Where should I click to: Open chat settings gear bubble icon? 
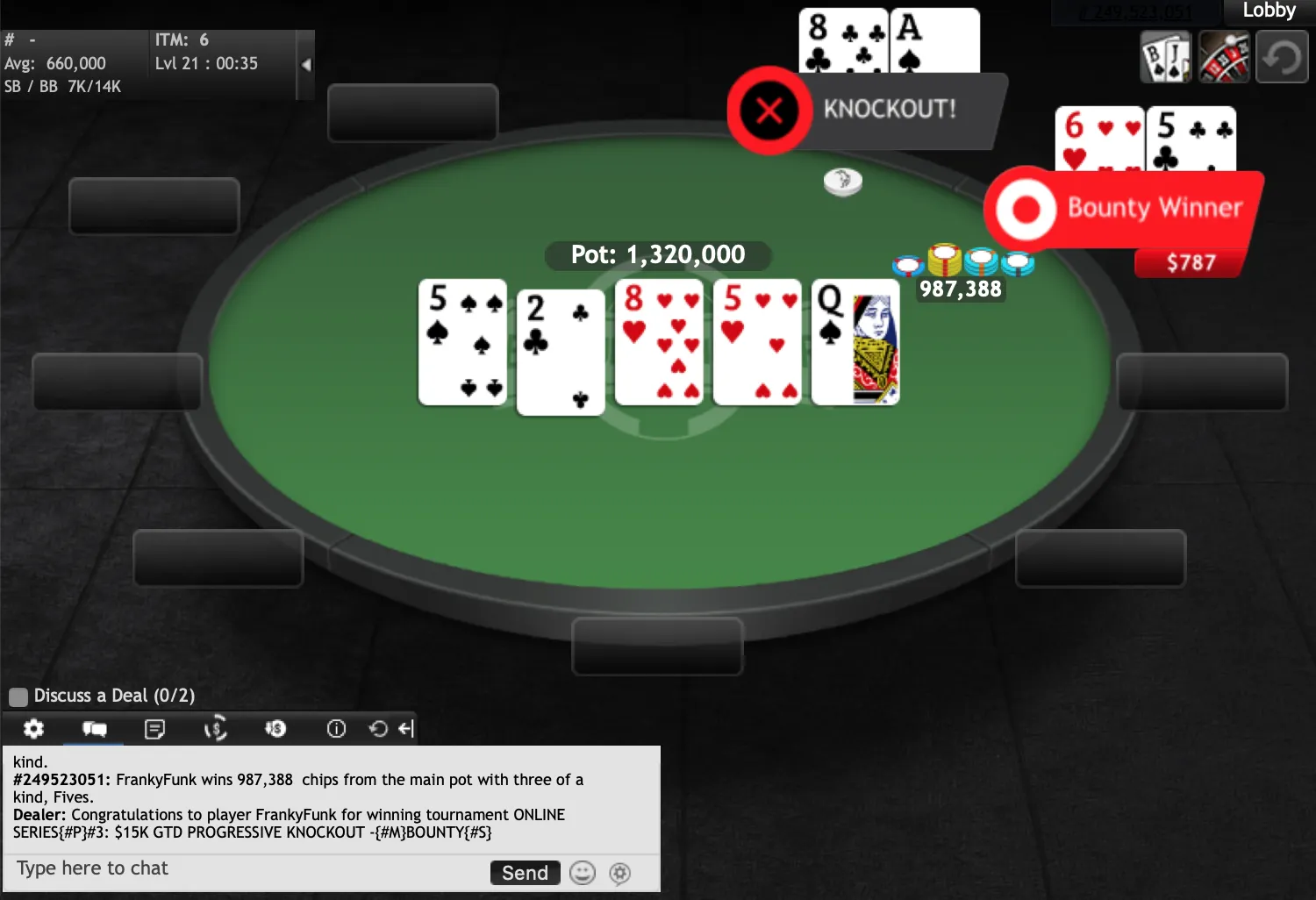(620, 873)
